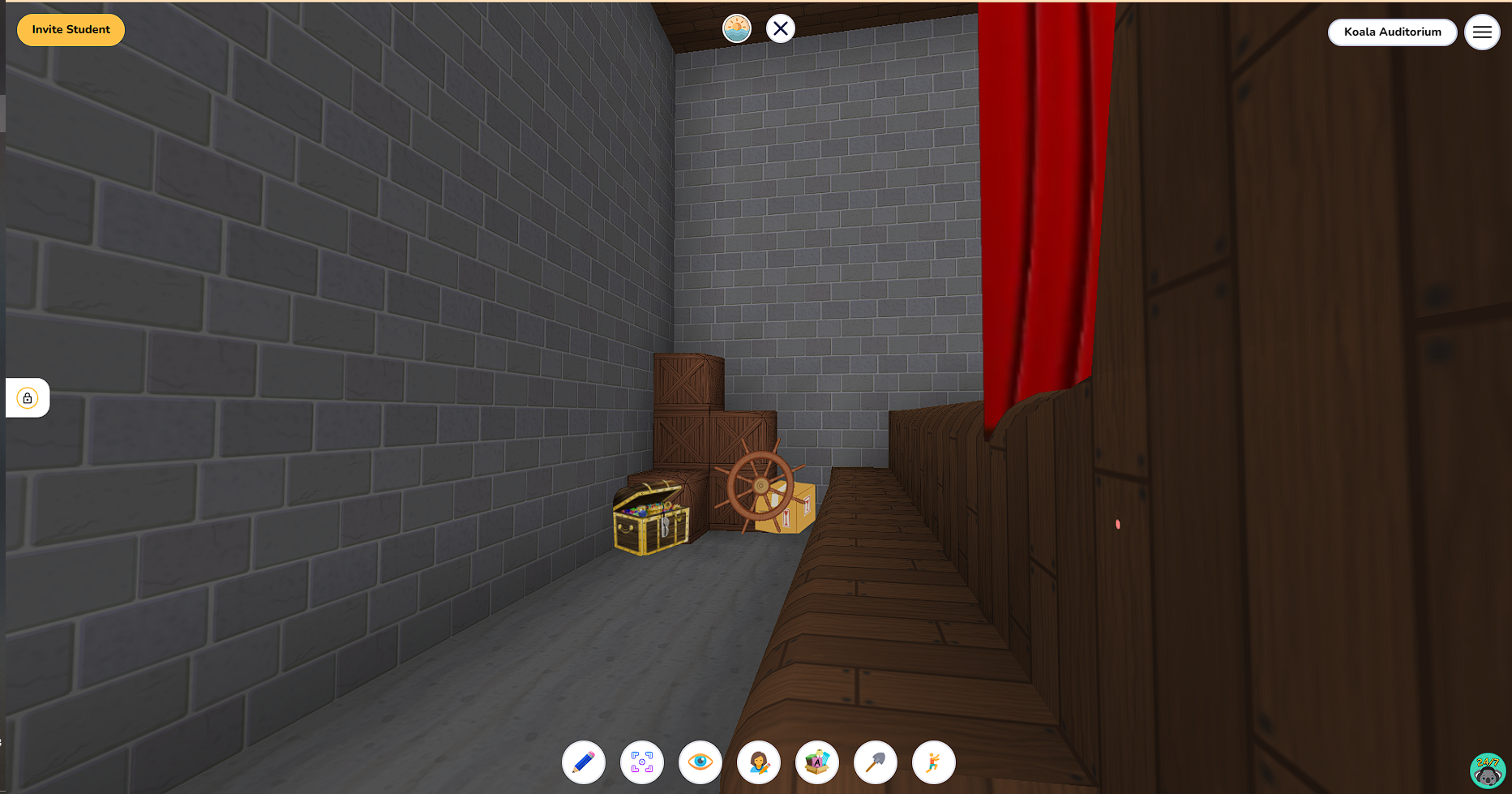Toggle the eye view mode
The image size is (1512, 794).
point(700,762)
